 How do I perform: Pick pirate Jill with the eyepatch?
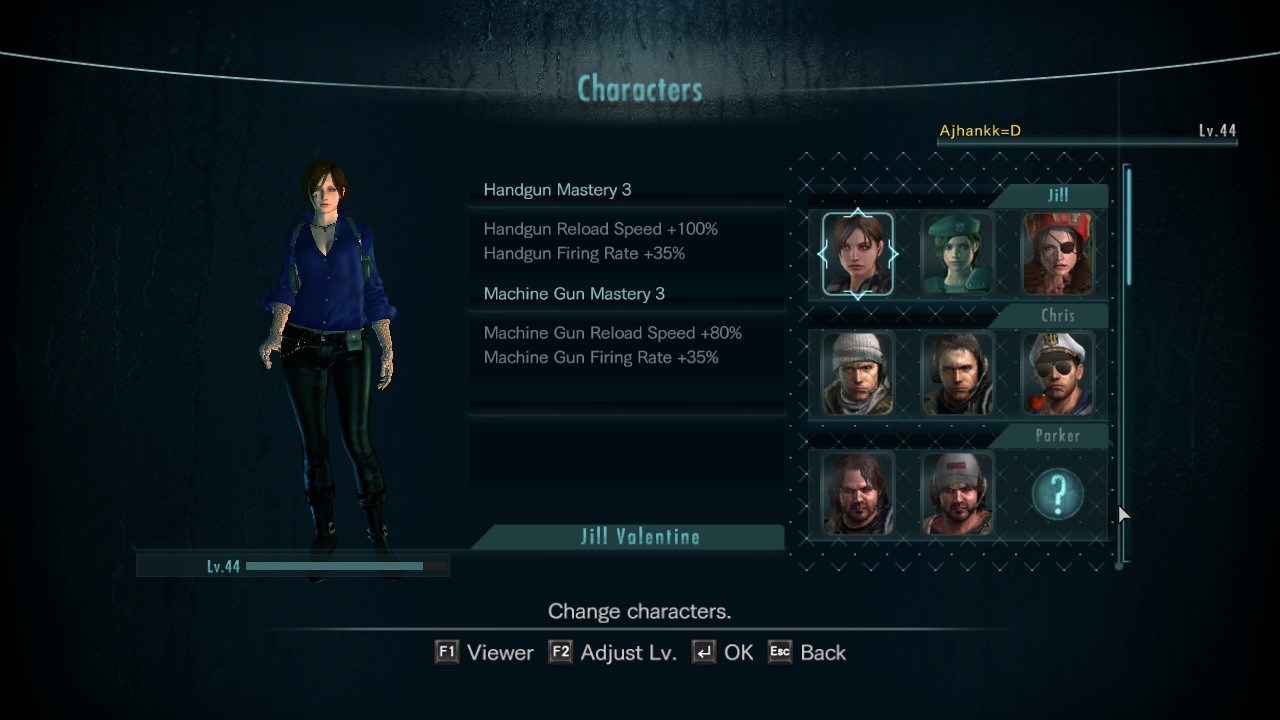click(1057, 254)
